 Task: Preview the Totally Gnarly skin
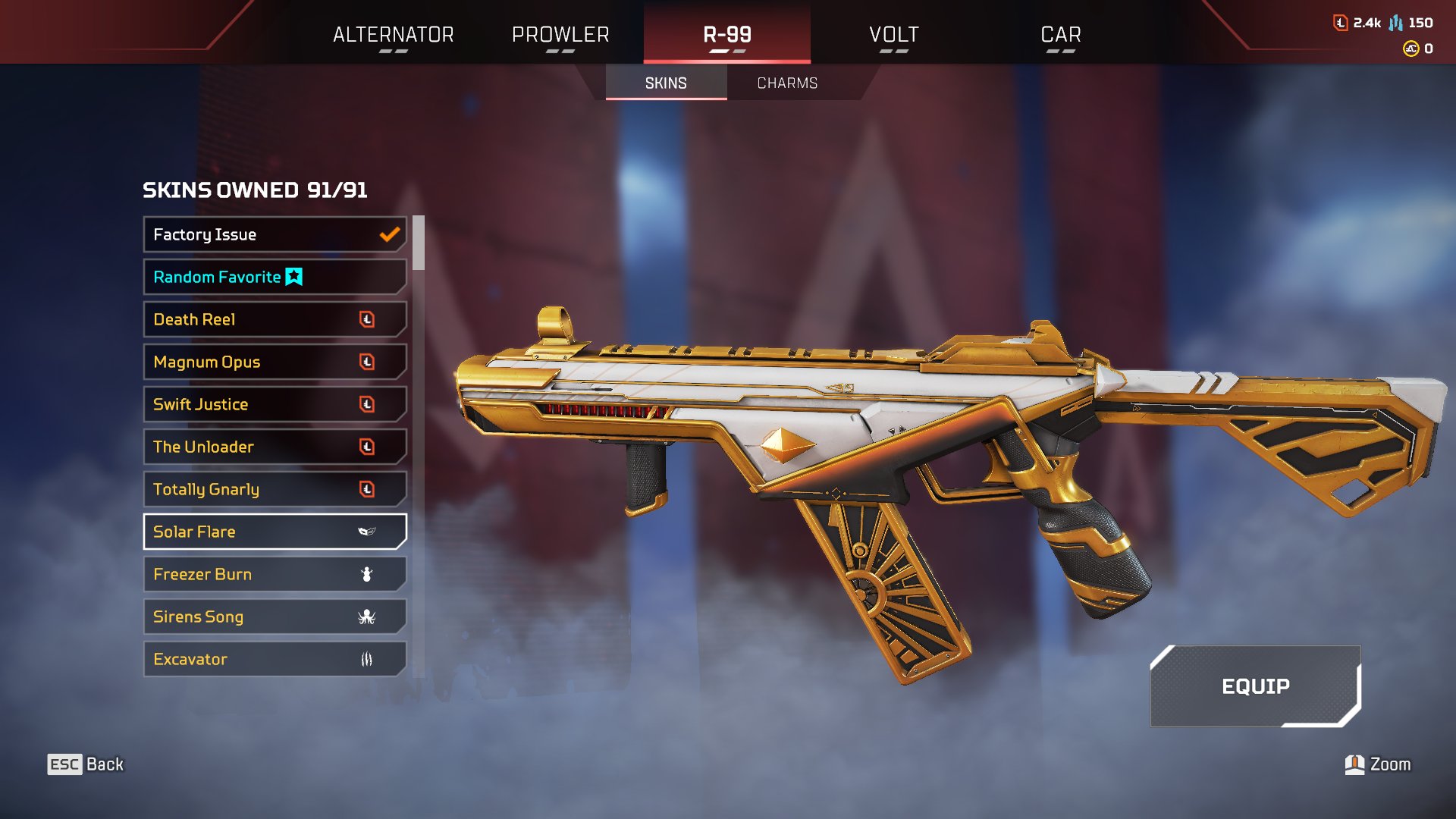[275, 490]
